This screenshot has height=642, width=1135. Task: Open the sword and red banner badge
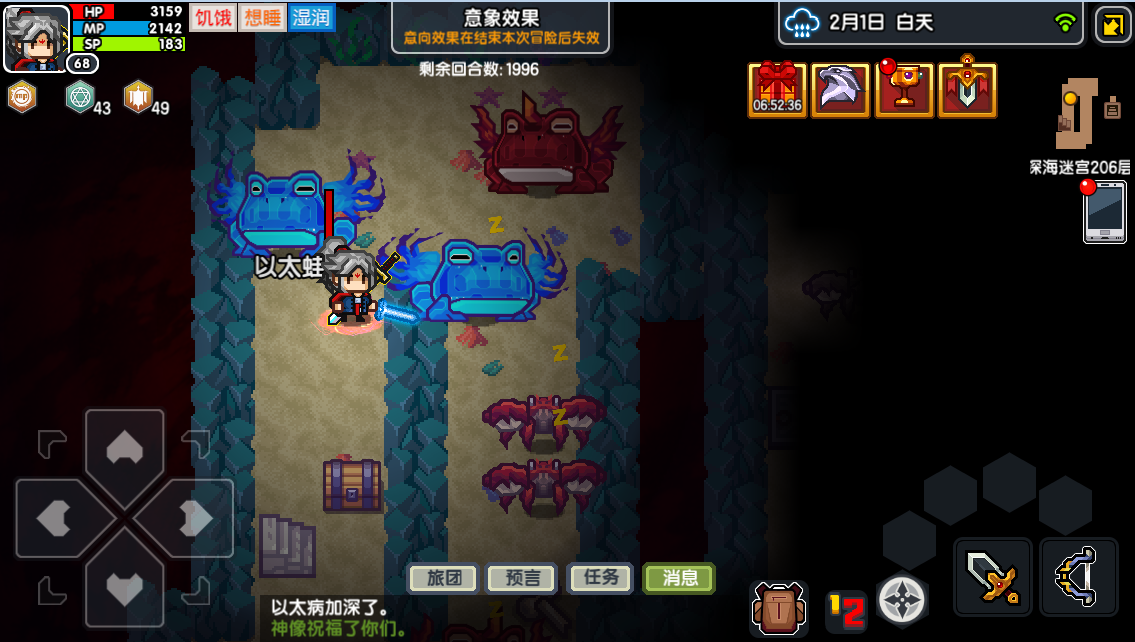click(x=967, y=90)
